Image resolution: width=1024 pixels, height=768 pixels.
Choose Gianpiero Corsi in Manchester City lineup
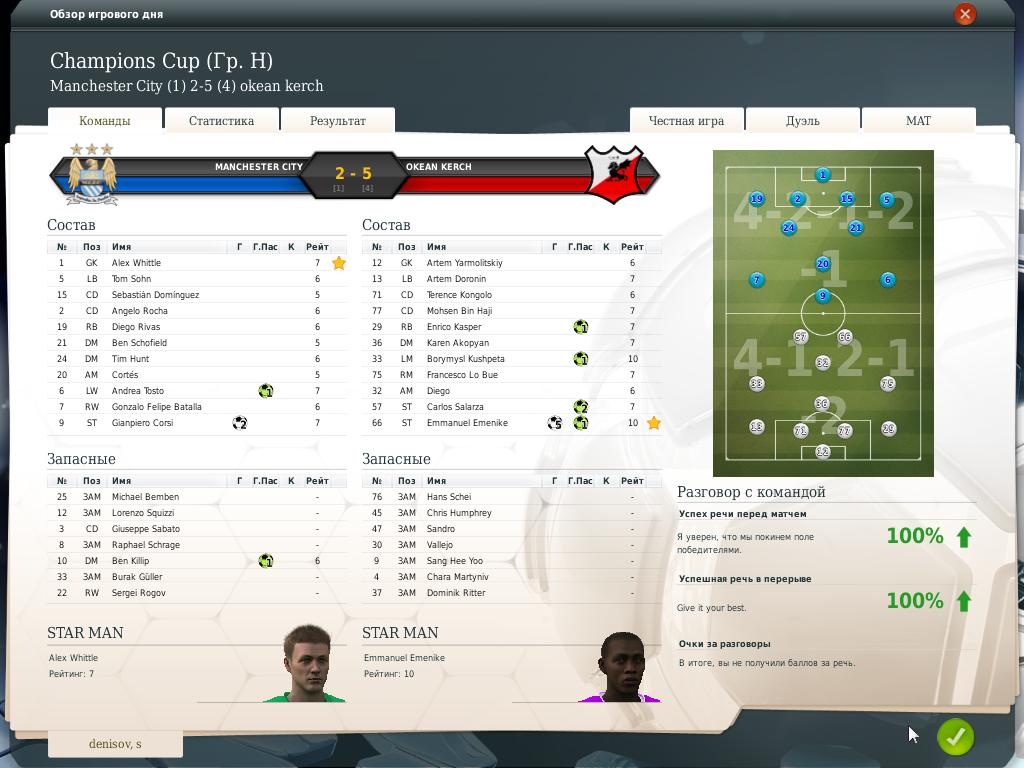pyautogui.click(x=142, y=423)
